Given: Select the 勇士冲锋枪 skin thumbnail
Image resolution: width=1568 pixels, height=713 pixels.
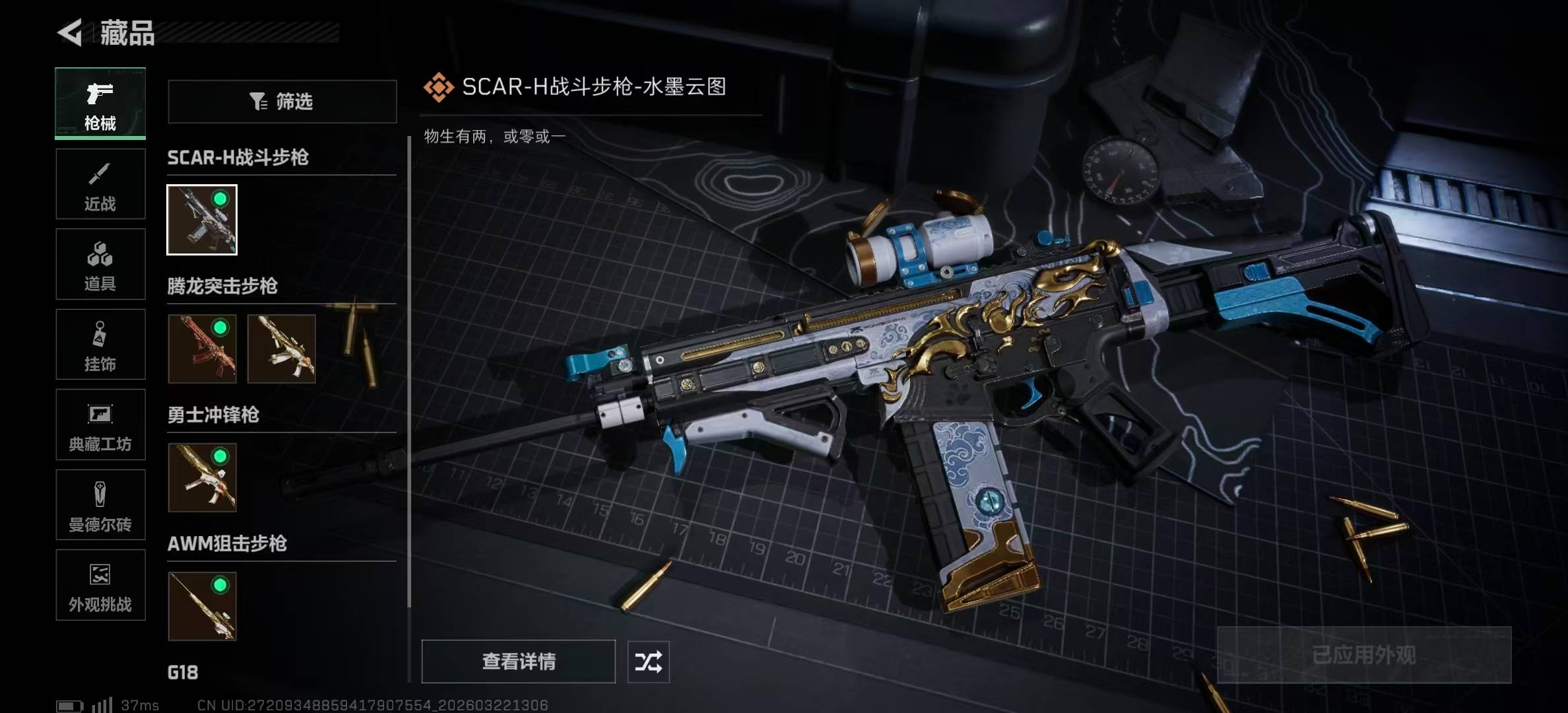Looking at the screenshot, I should pos(202,477).
